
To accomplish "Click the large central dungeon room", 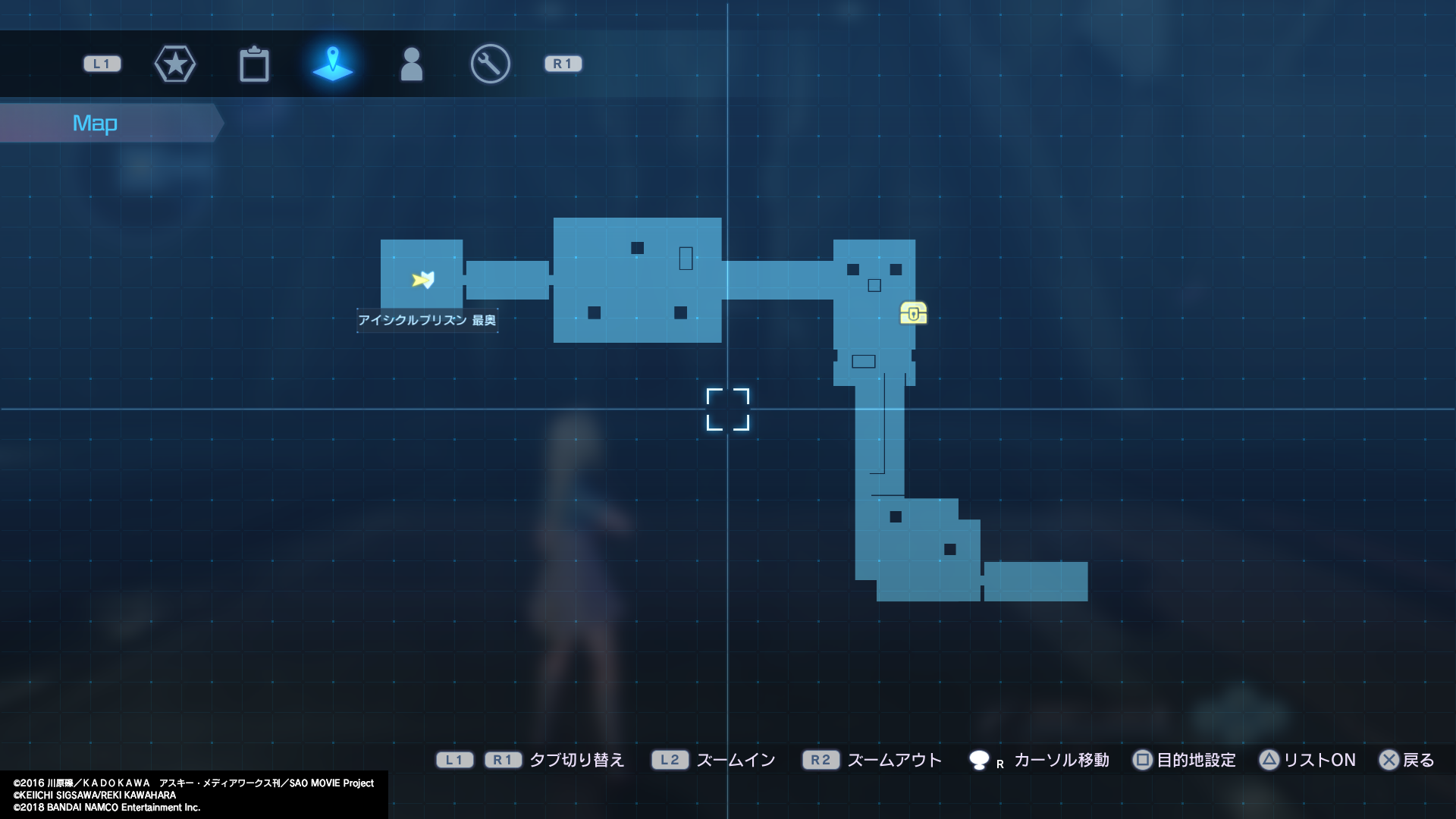I will pos(637,281).
